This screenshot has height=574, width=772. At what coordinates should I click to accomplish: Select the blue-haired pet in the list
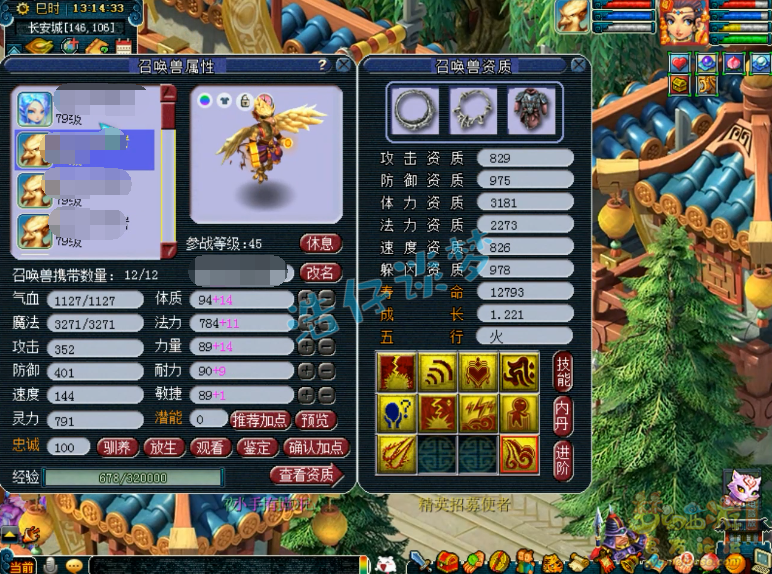point(35,108)
